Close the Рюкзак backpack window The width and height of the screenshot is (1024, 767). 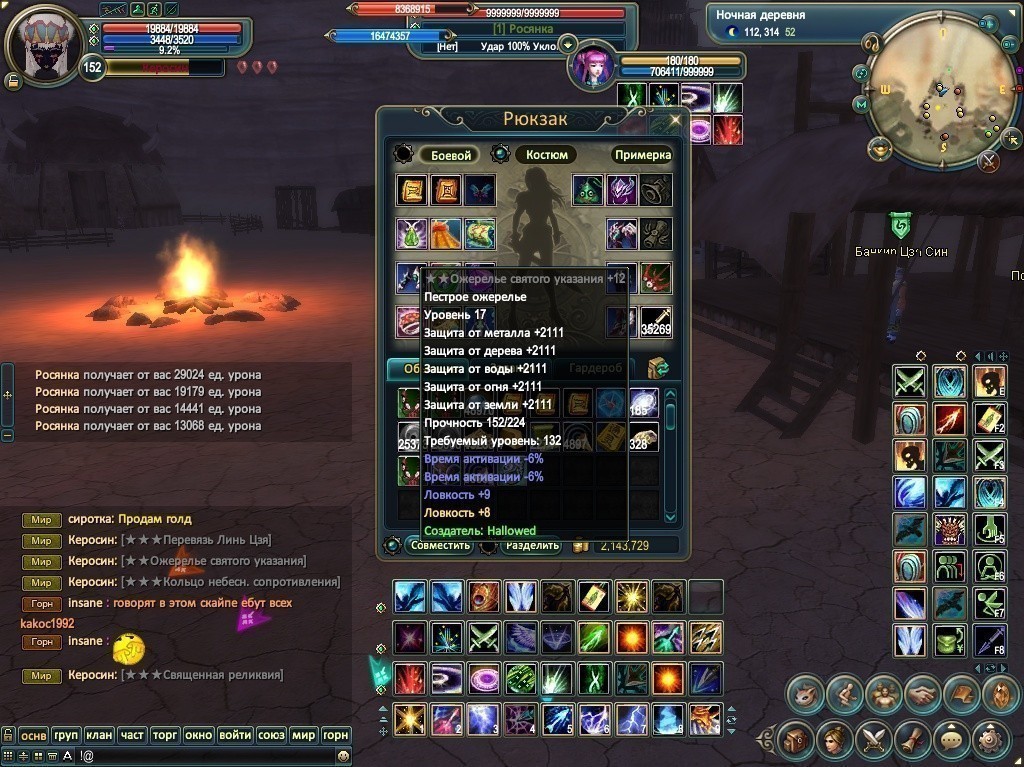pyautogui.click(x=675, y=120)
